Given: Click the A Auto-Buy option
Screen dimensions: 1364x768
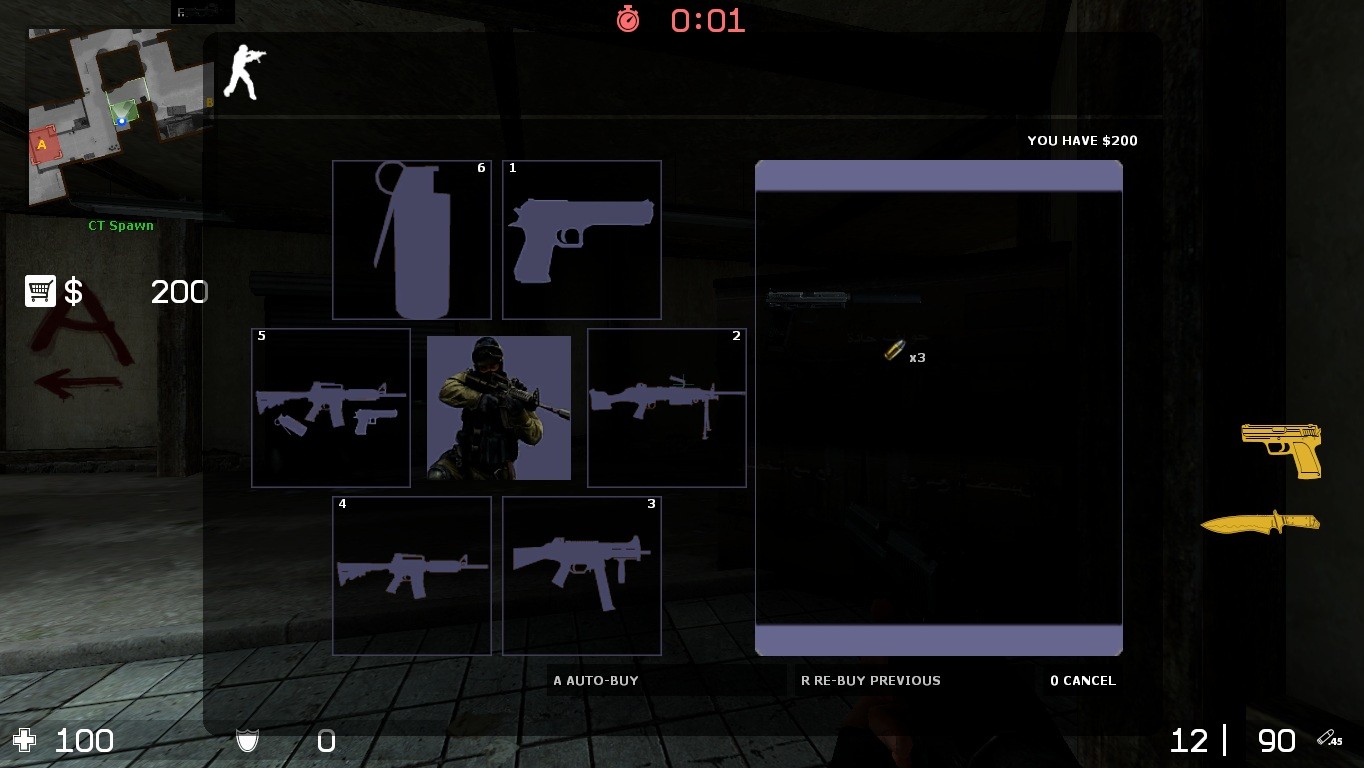Looking at the screenshot, I should pyautogui.click(x=597, y=680).
